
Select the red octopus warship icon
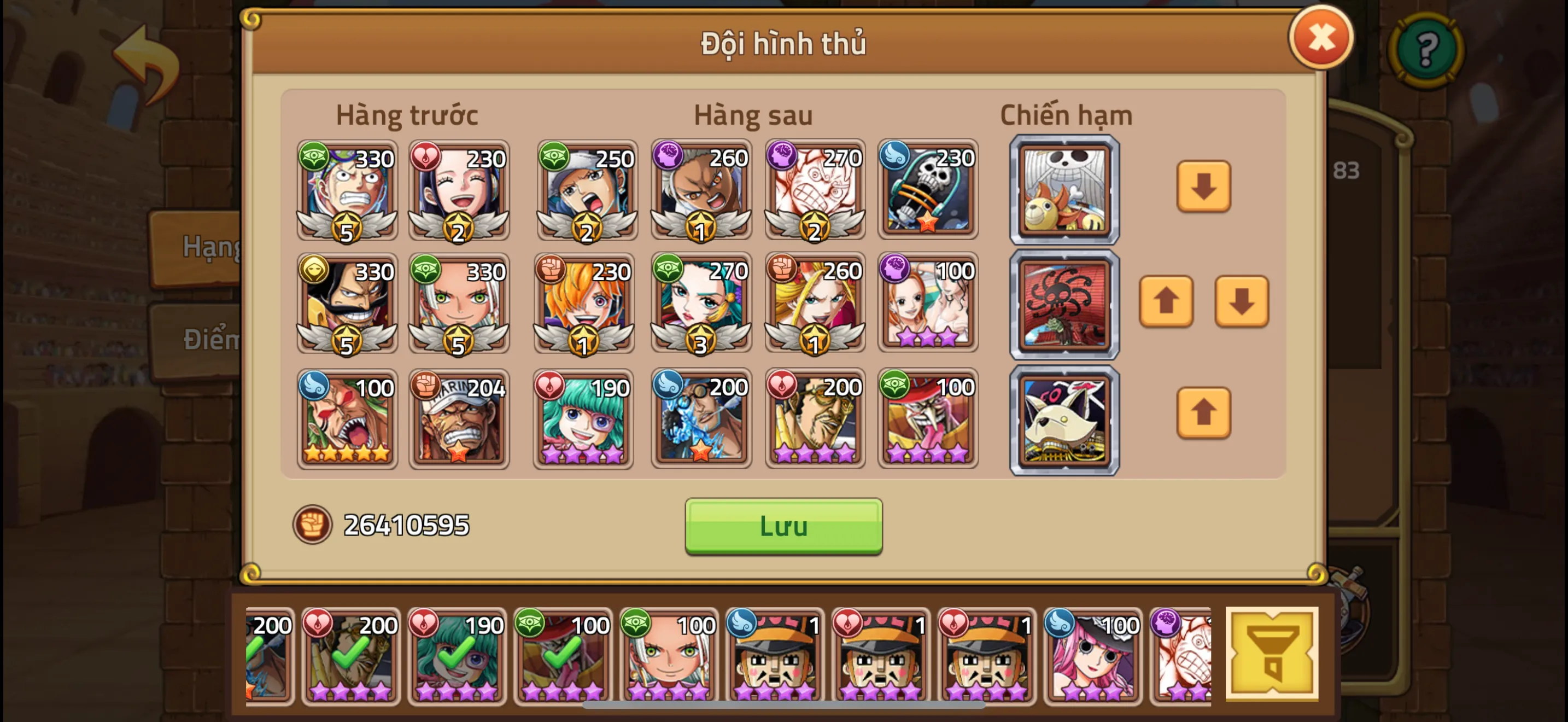pyautogui.click(x=1064, y=303)
